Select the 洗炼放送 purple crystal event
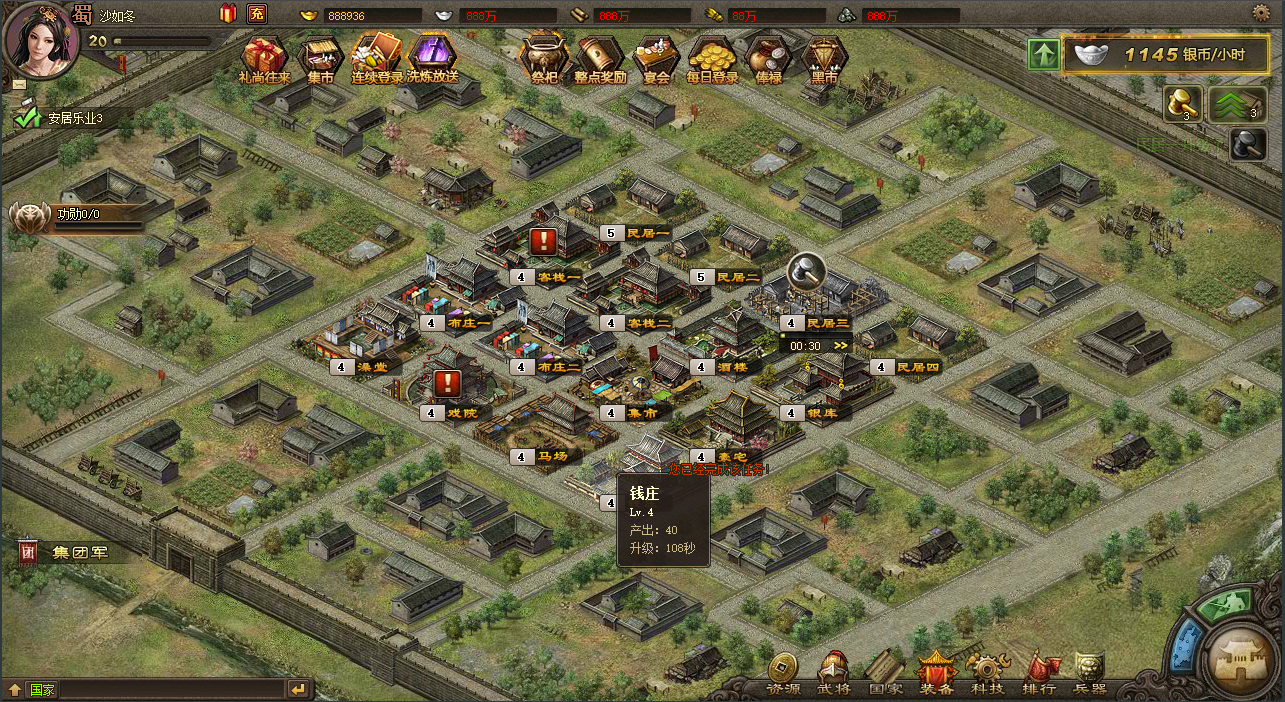The height and width of the screenshot is (702, 1285). coord(432,57)
